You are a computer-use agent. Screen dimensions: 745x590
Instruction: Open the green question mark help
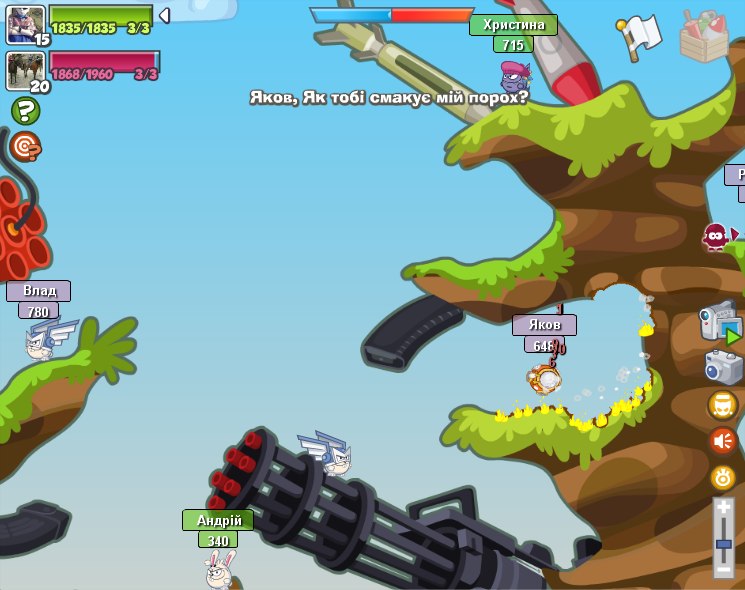[25, 111]
